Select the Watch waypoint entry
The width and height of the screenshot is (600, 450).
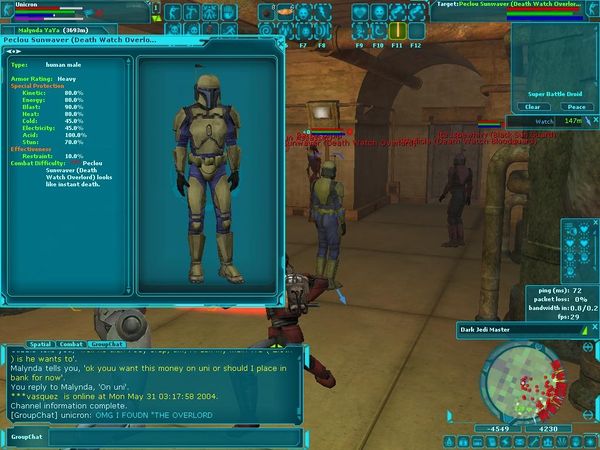(x=545, y=121)
